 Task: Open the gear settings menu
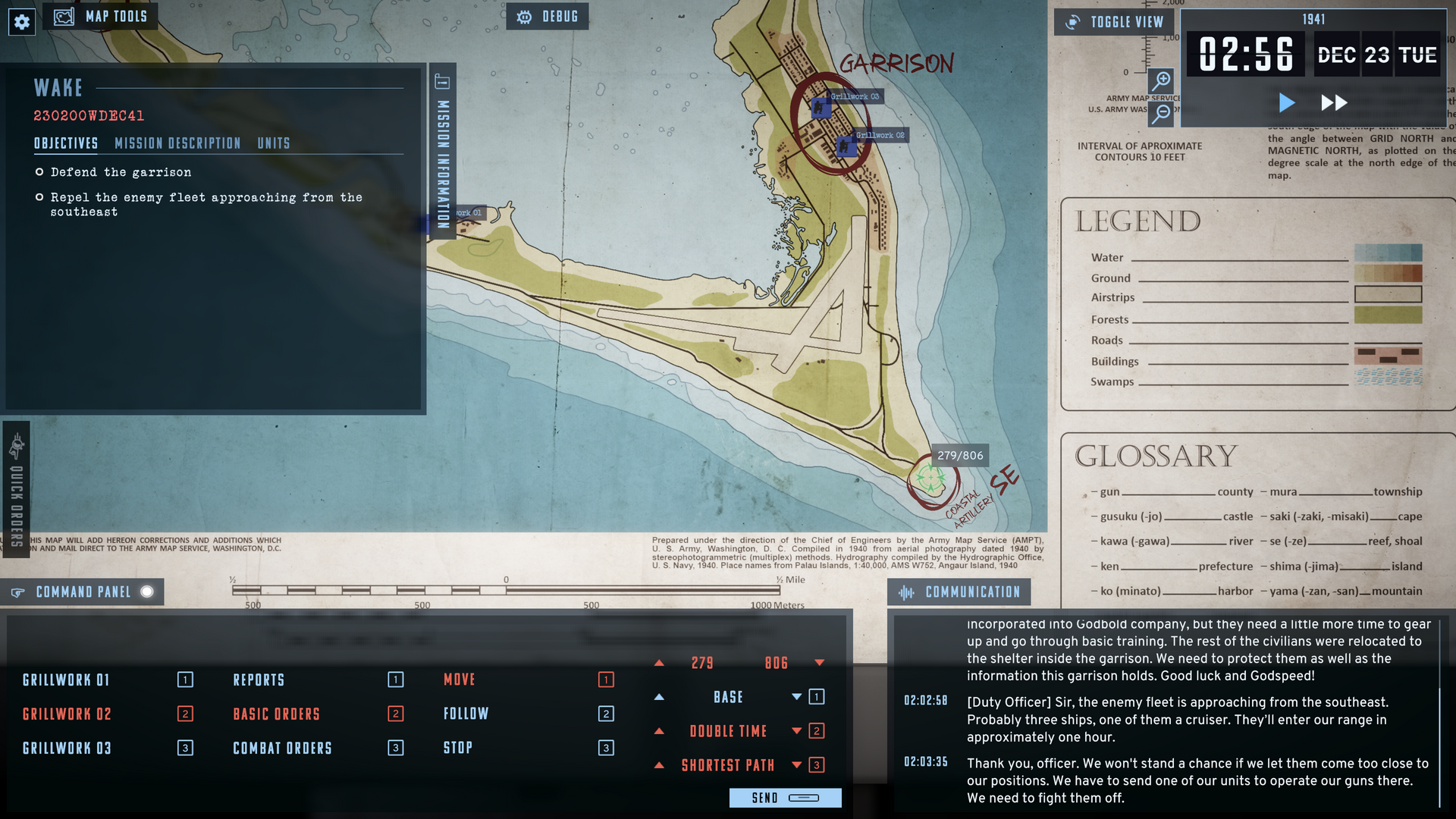click(22, 22)
